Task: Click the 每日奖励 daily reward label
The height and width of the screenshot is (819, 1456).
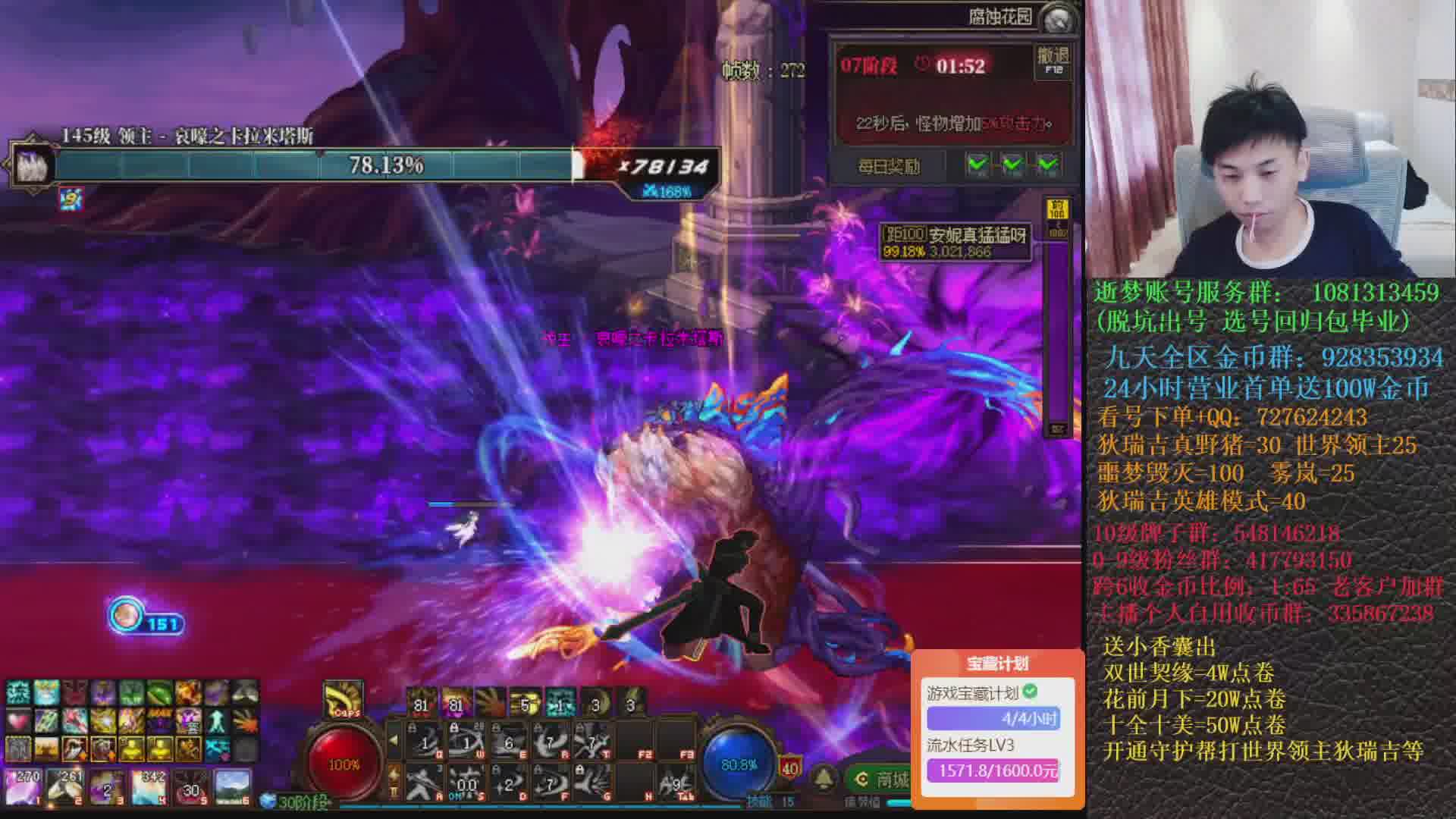Action: (888, 166)
